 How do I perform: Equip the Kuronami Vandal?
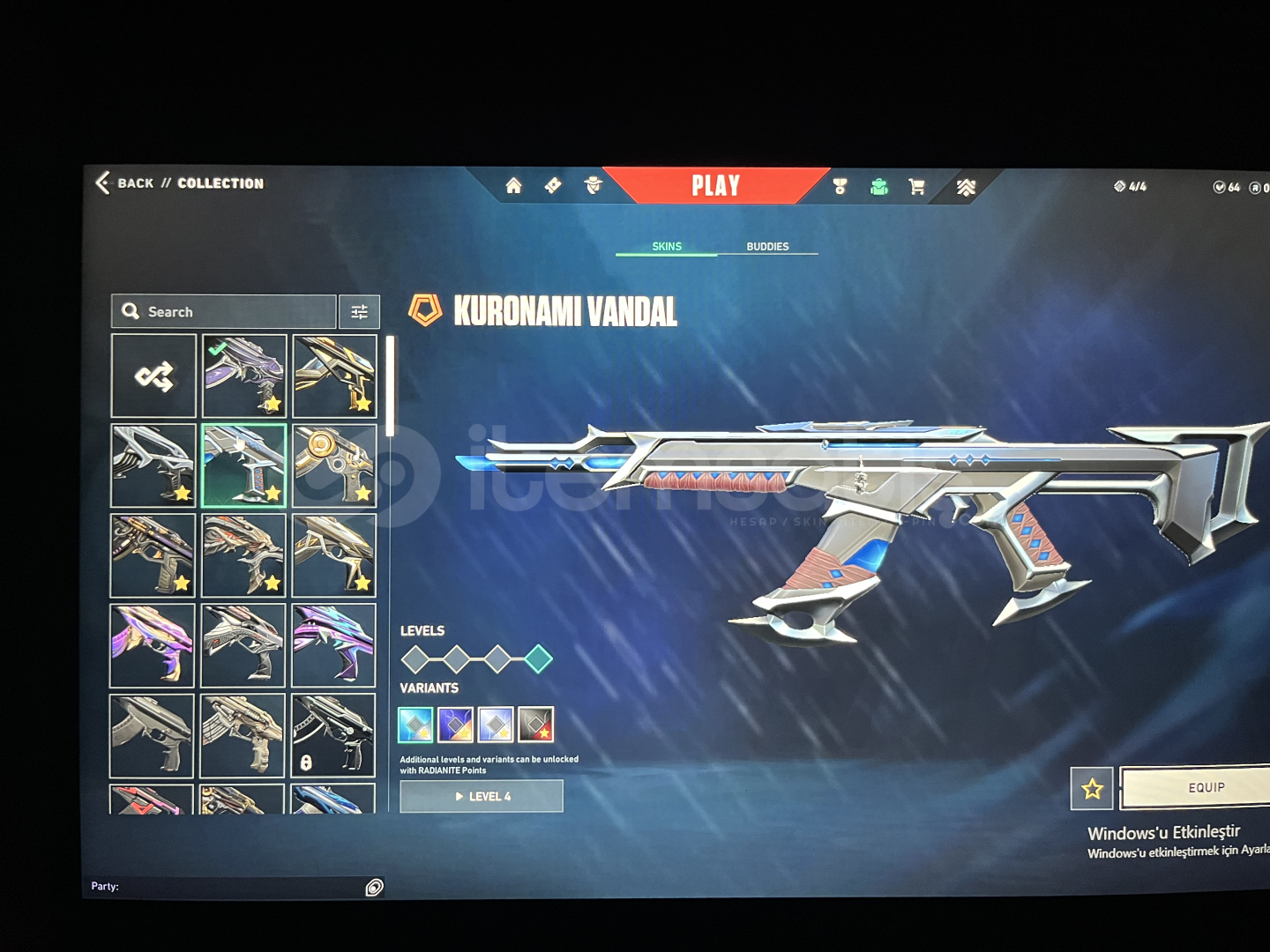pyautogui.click(x=1205, y=788)
